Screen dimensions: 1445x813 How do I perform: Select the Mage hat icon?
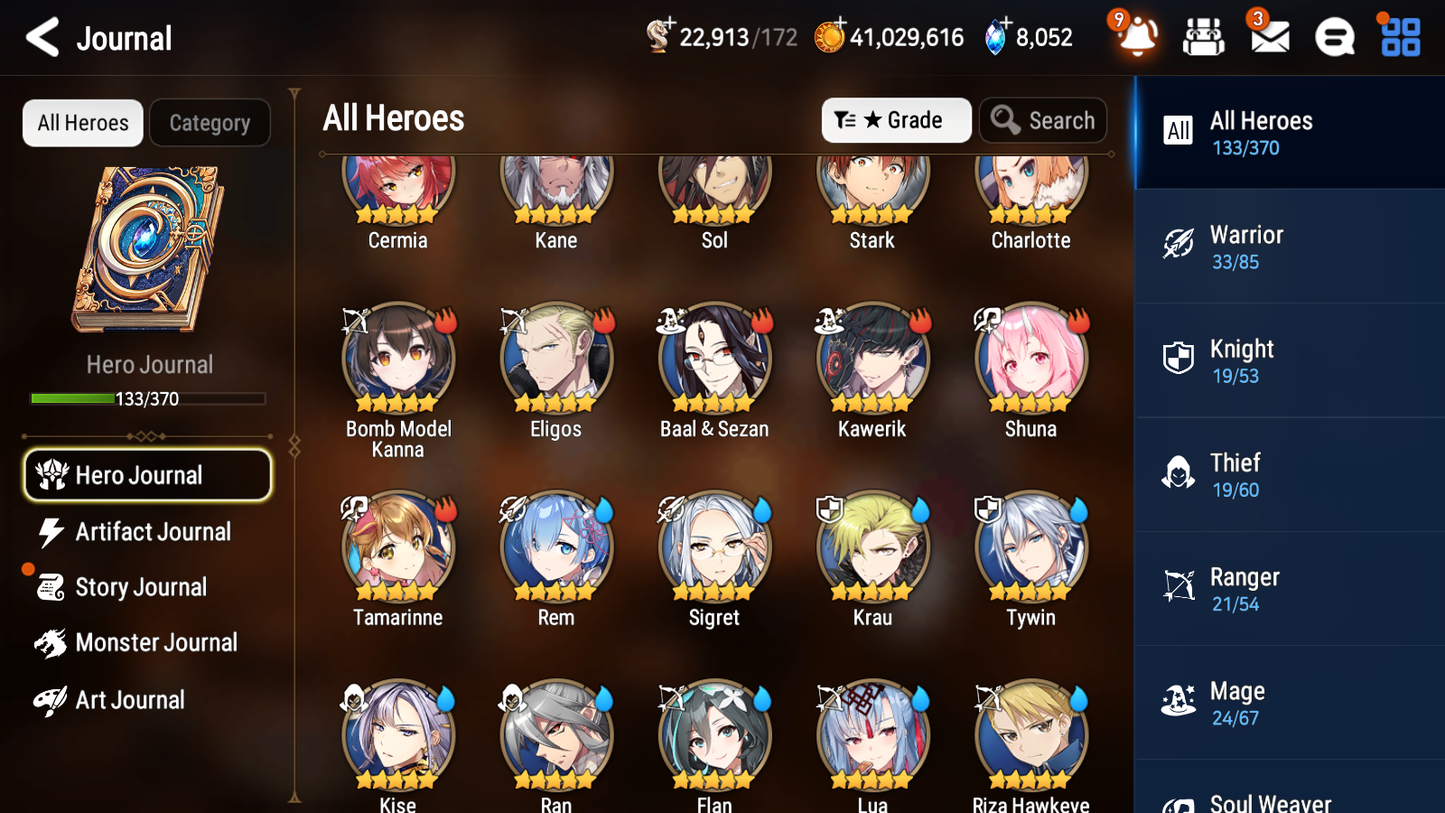click(x=1178, y=701)
